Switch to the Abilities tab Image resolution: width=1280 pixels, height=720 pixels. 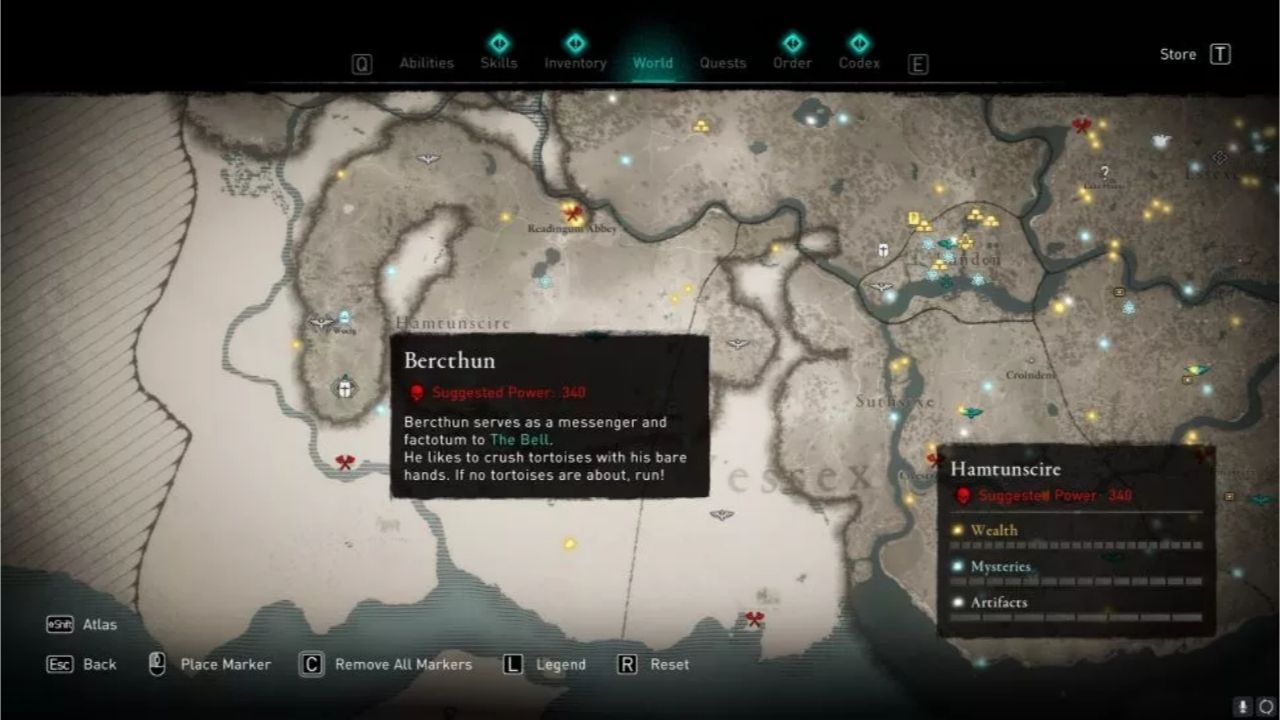click(x=426, y=63)
